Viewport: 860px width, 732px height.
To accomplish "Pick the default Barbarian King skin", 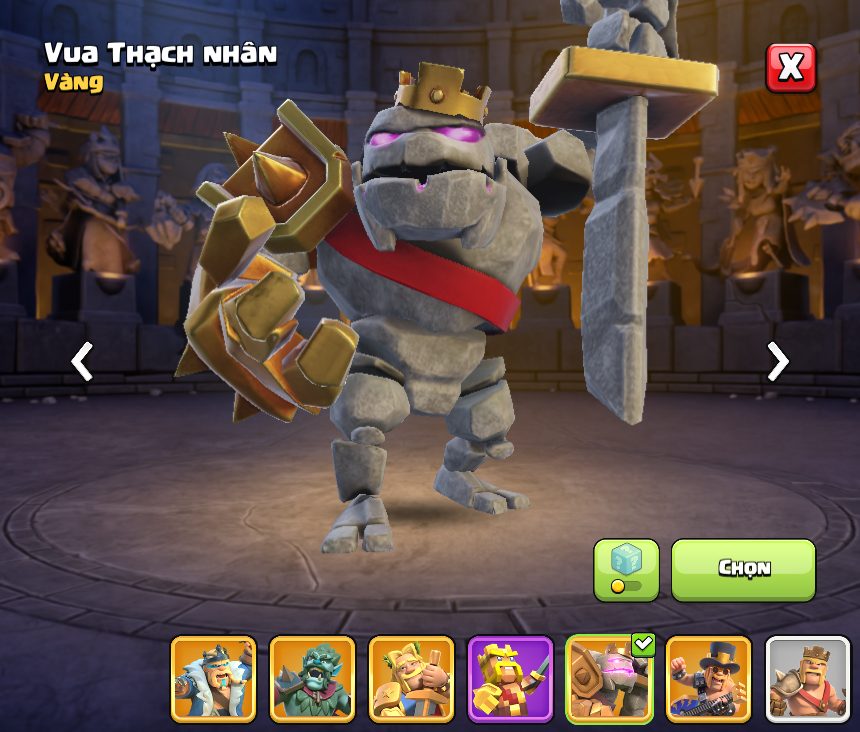I will [x=807, y=679].
